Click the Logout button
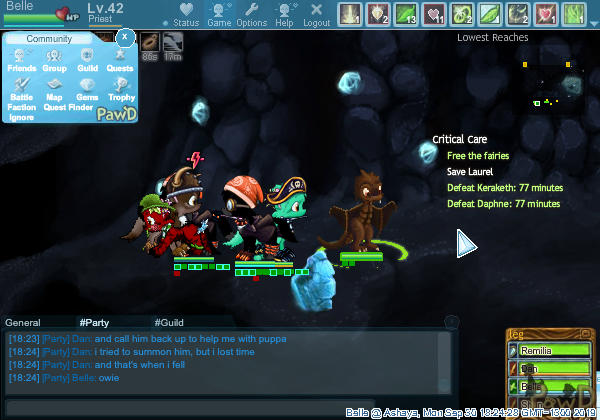This screenshot has height=420, width=600. tap(316, 14)
